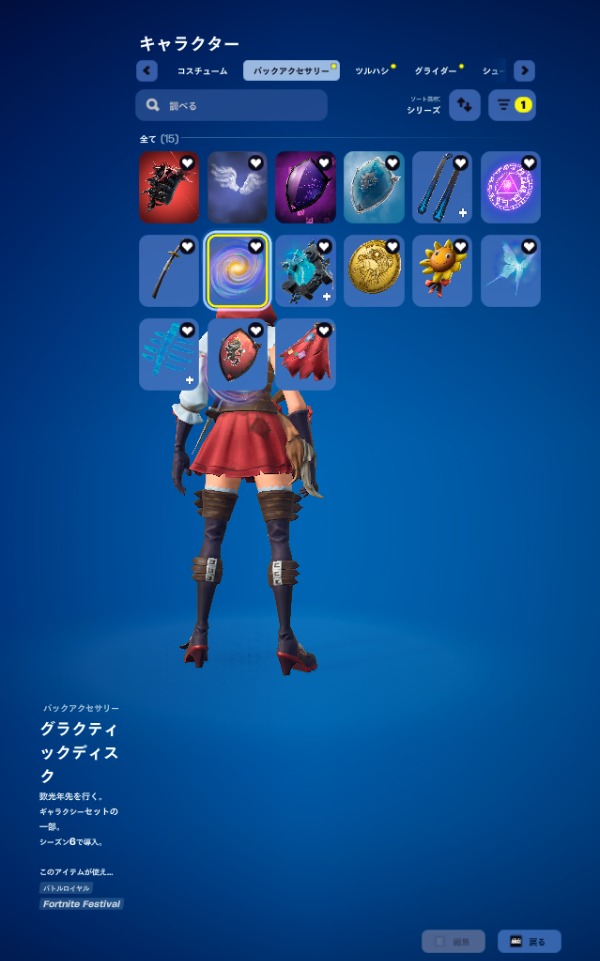Screen dimensions: 600x961
Task: Equip the twin blue batons back bling
Action: [442, 188]
